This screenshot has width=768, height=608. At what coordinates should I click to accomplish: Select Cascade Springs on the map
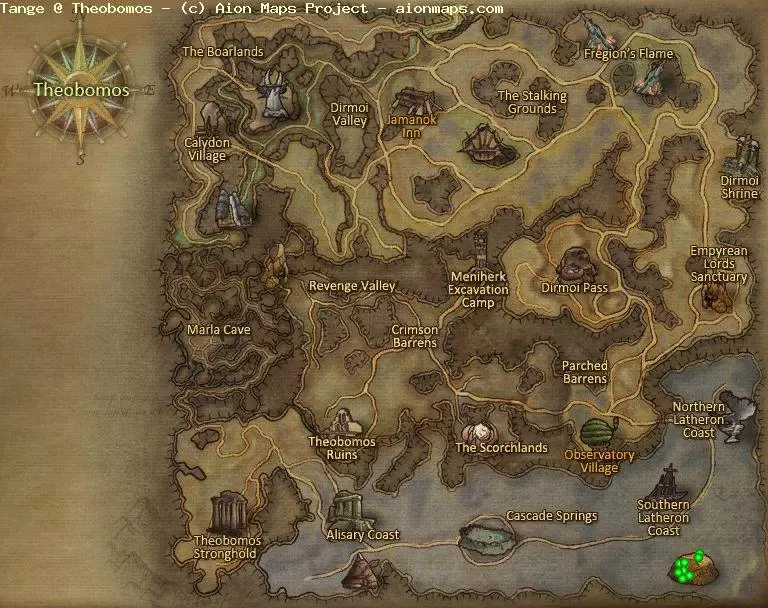[x=551, y=516]
